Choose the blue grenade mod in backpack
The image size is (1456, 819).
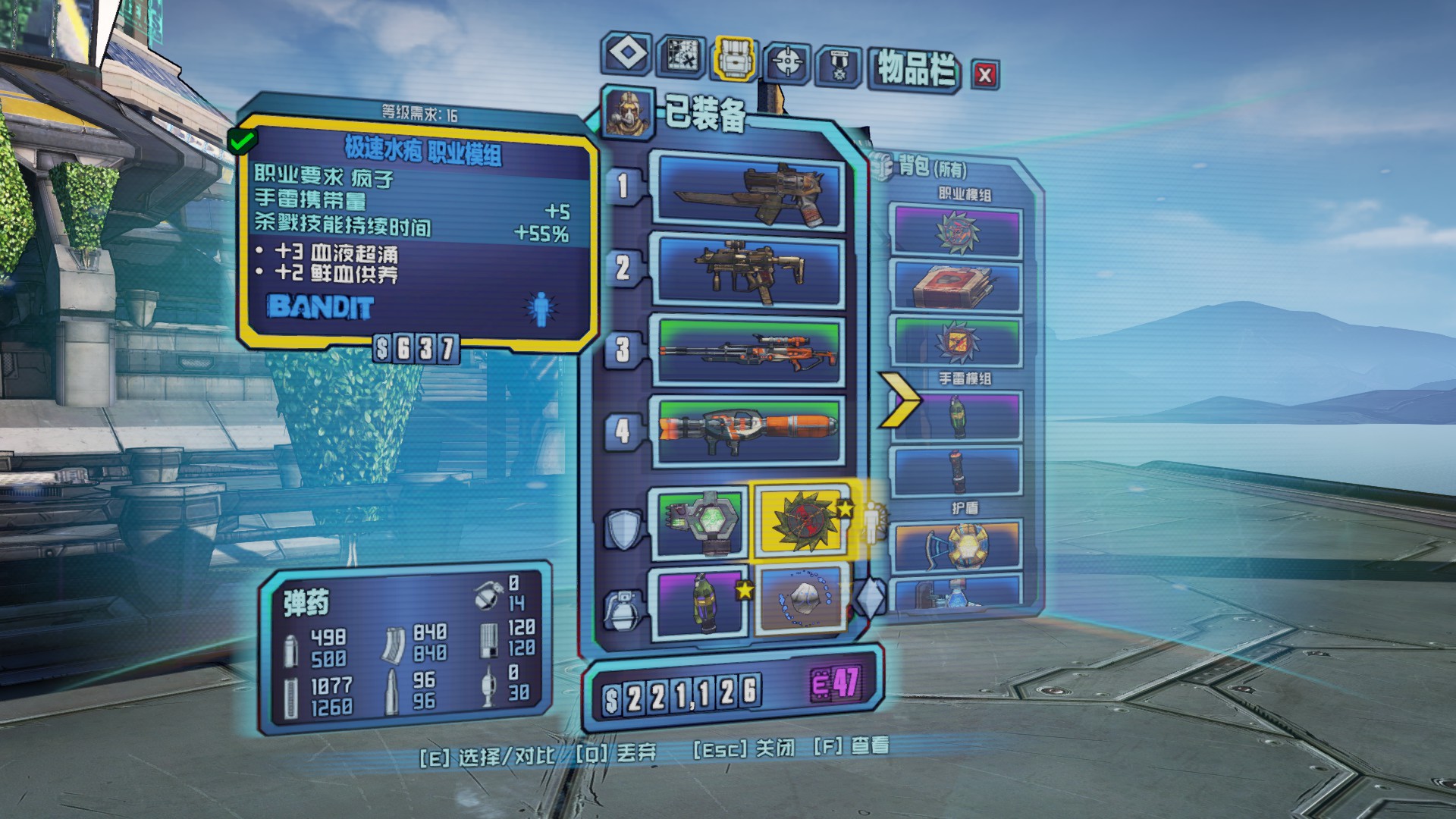[x=957, y=470]
